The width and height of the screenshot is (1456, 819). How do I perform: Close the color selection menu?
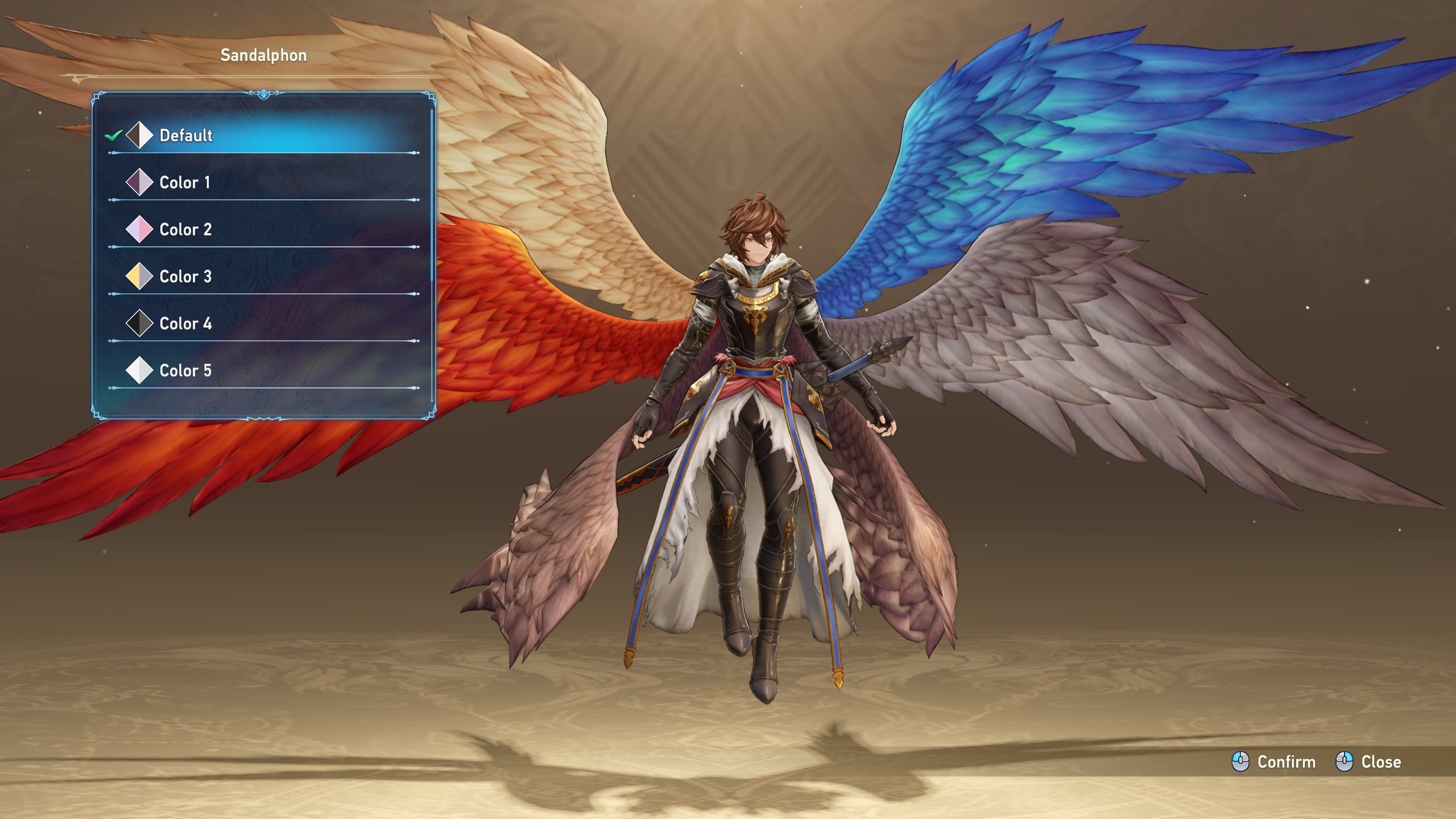1368,762
